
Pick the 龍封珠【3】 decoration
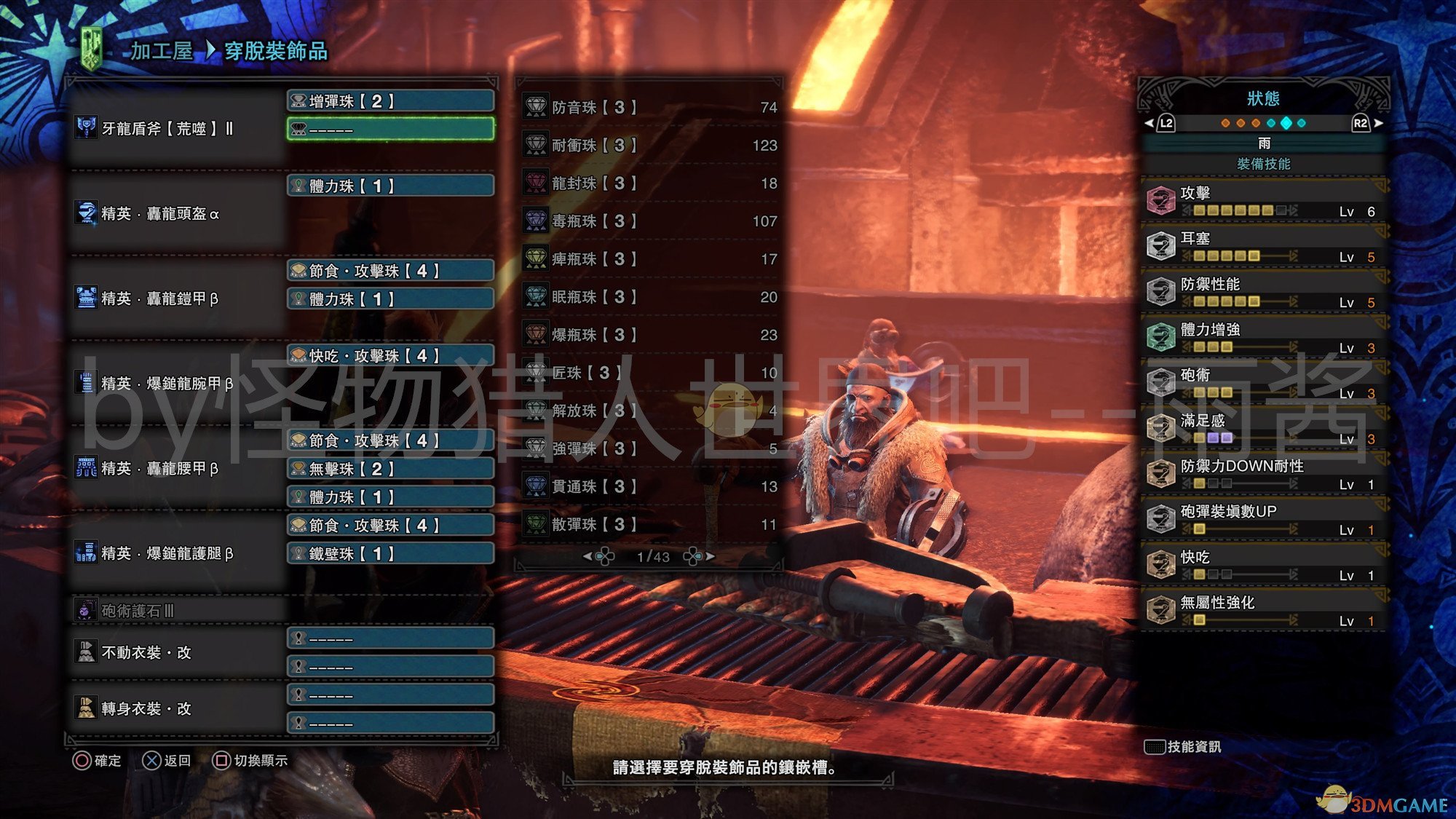click(x=649, y=183)
